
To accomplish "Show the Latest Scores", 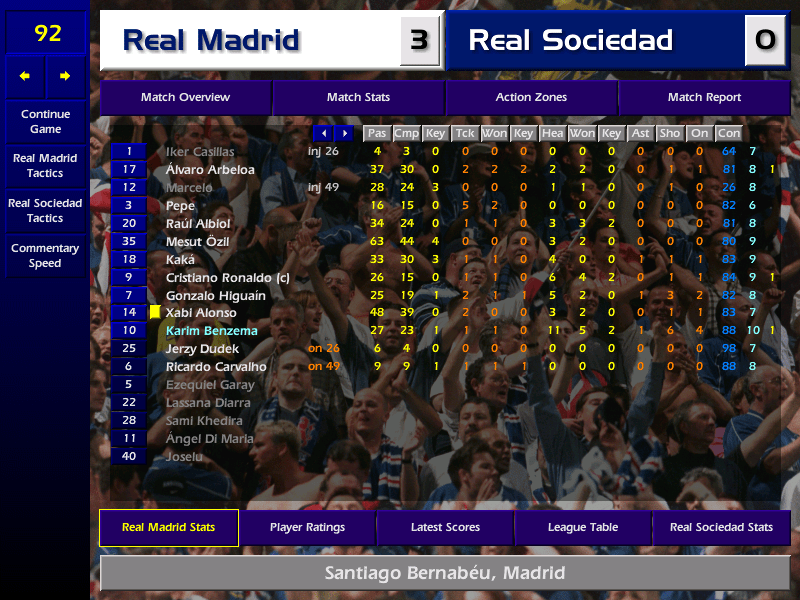I will coord(445,527).
